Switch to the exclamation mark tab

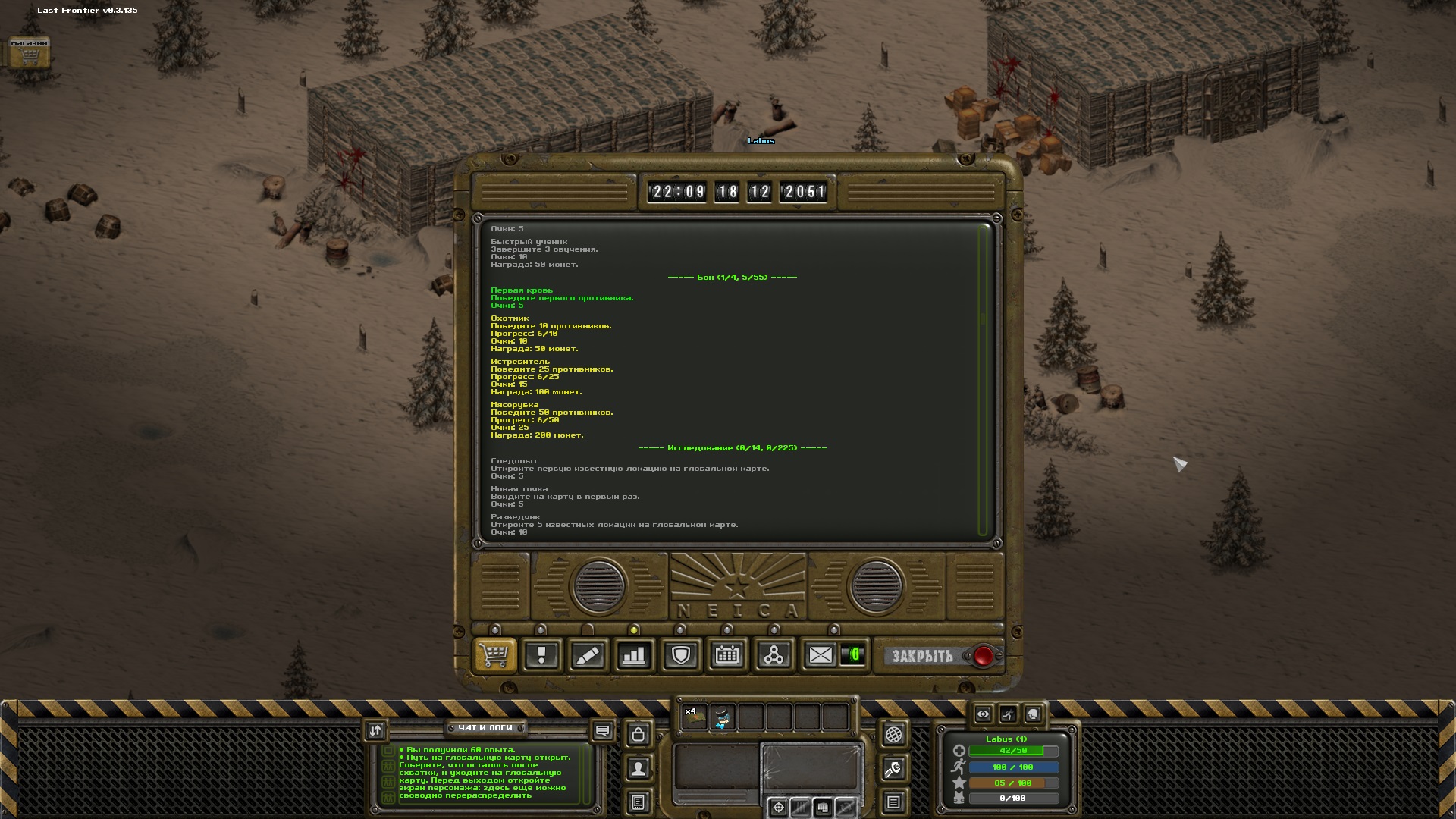(x=541, y=655)
